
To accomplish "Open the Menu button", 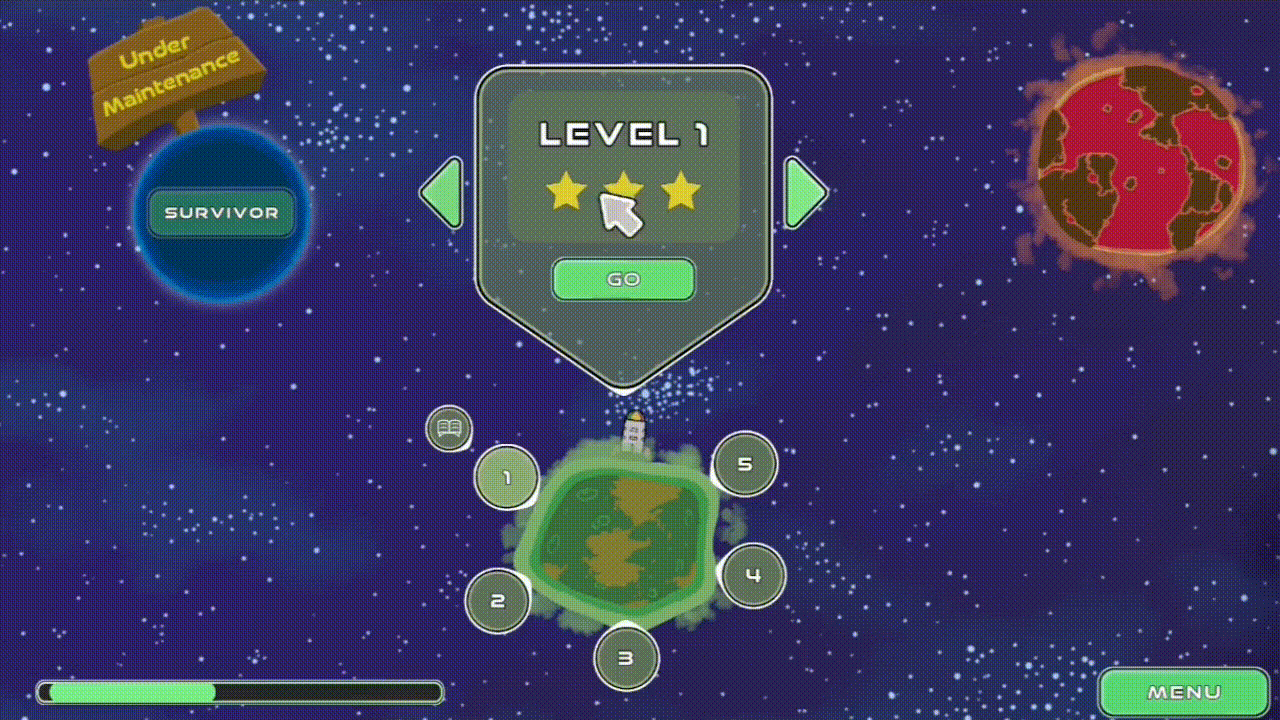I will click(1184, 692).
